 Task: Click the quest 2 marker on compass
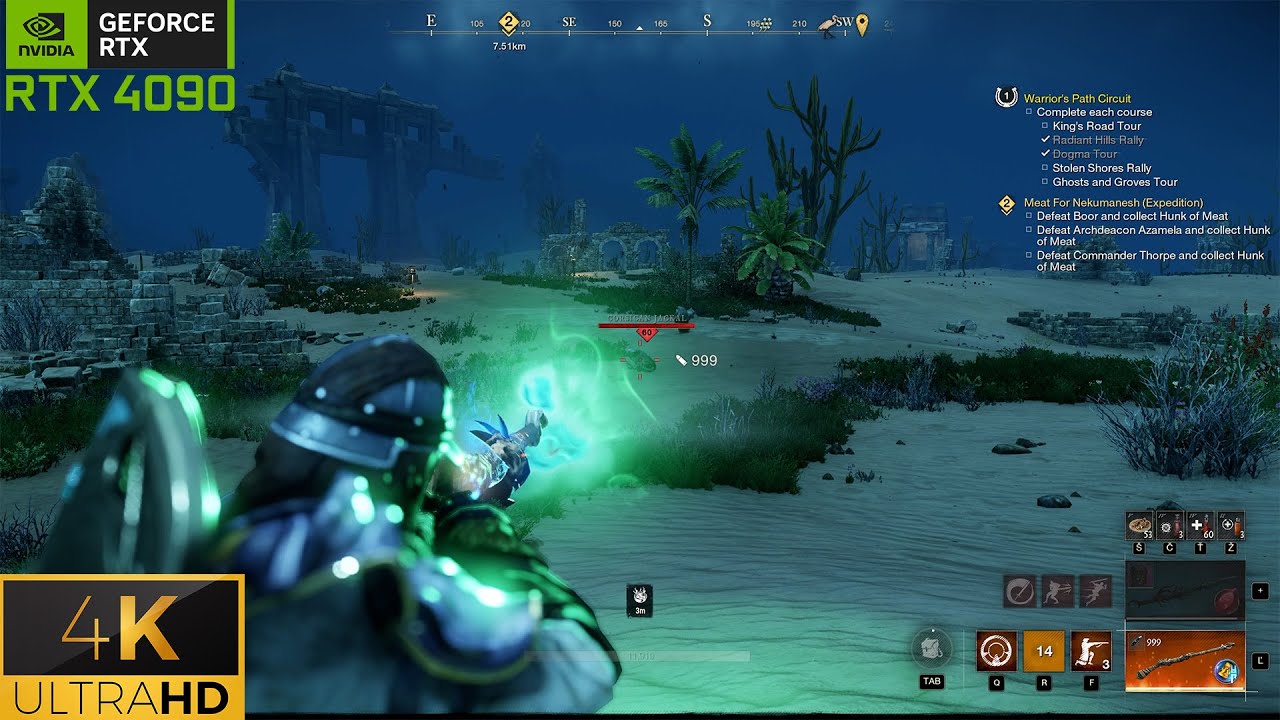click(x=508, y=22)
